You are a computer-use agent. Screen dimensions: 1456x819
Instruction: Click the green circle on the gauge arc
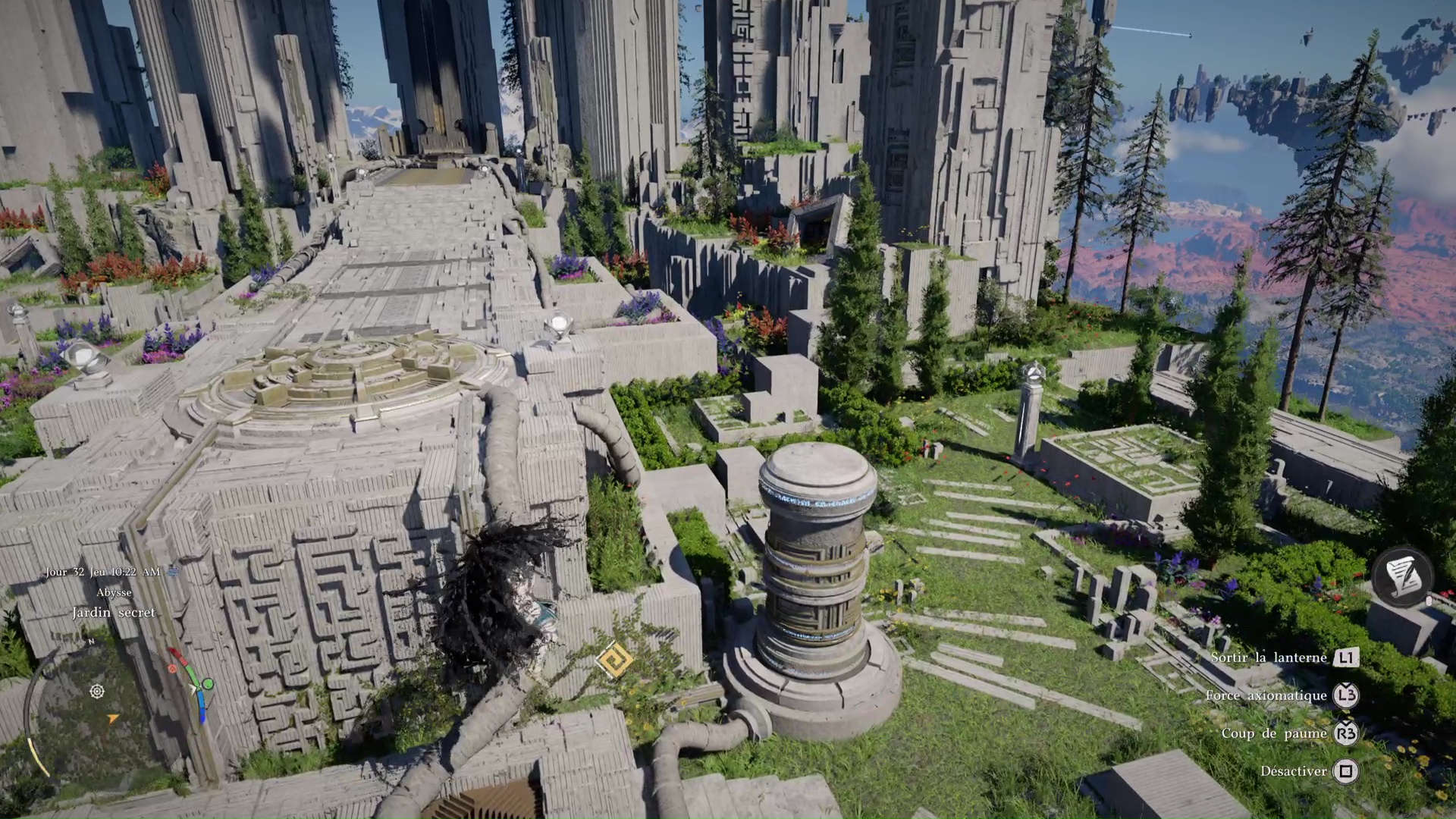coord(207,684)
